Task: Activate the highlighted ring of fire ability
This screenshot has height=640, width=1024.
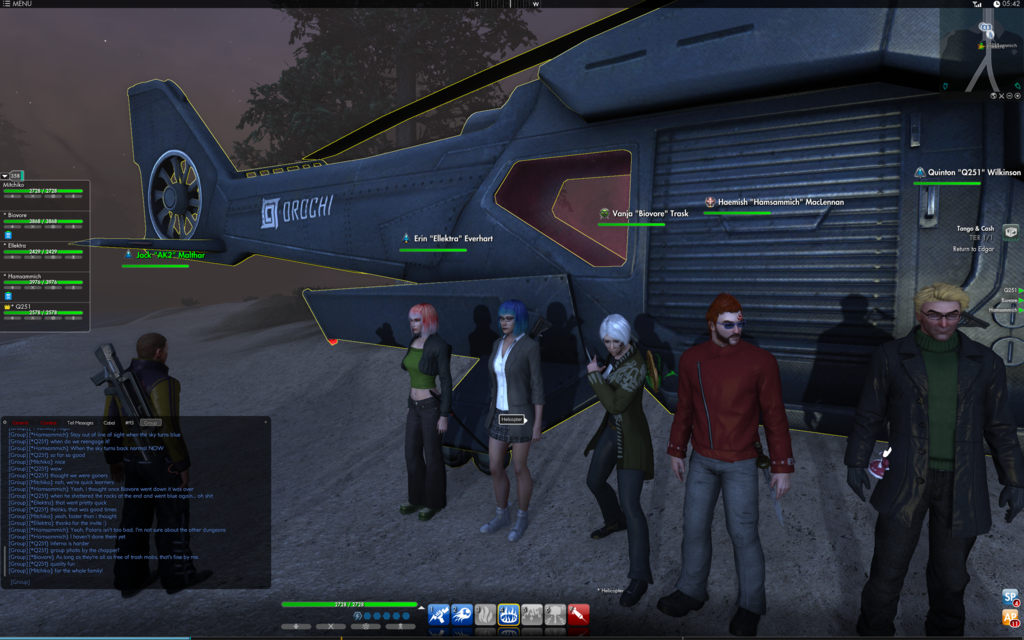Action: pyautogui.click(x=508, y=615)
